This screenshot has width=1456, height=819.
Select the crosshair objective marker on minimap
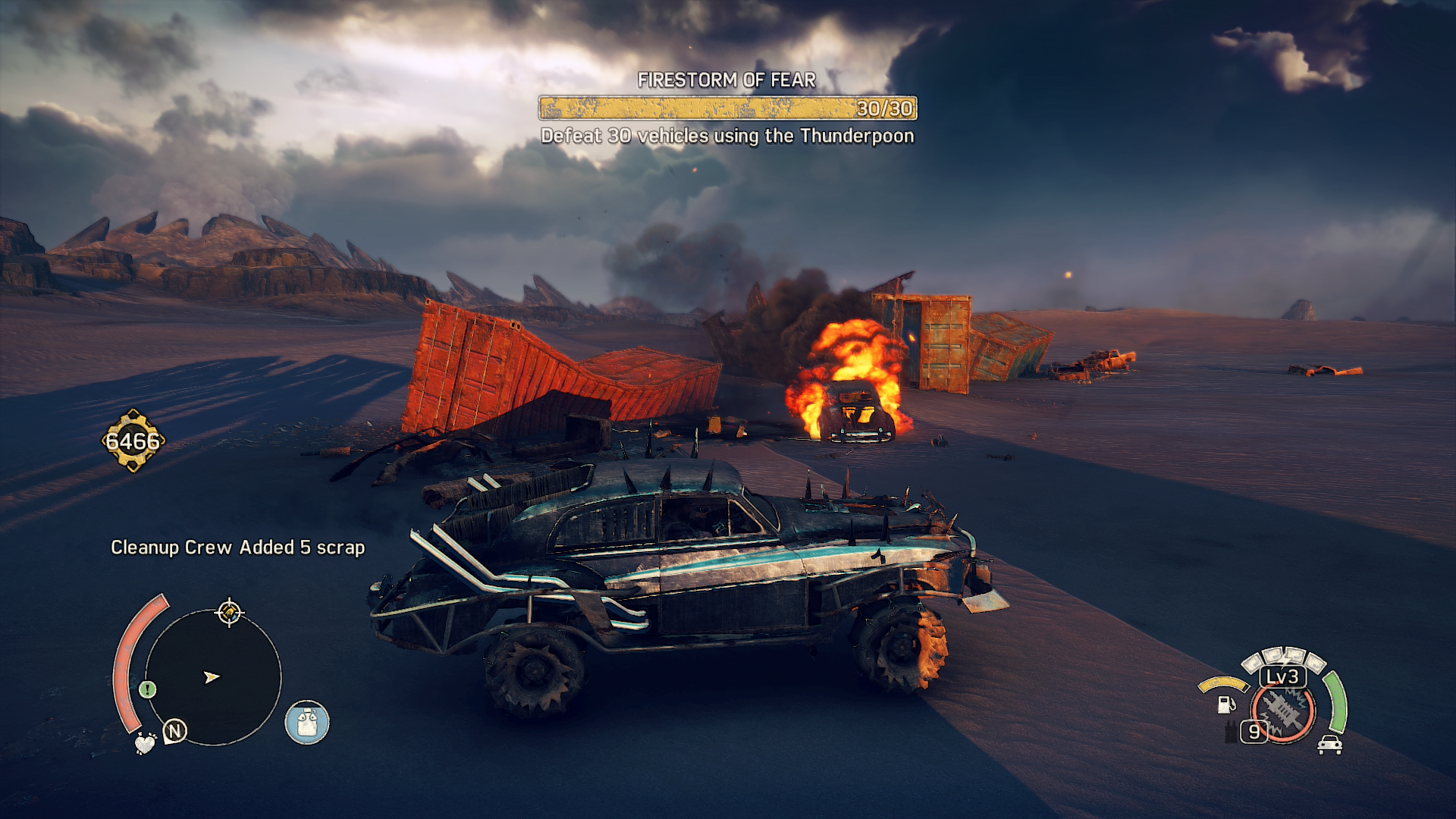click(x=229, y=612)
